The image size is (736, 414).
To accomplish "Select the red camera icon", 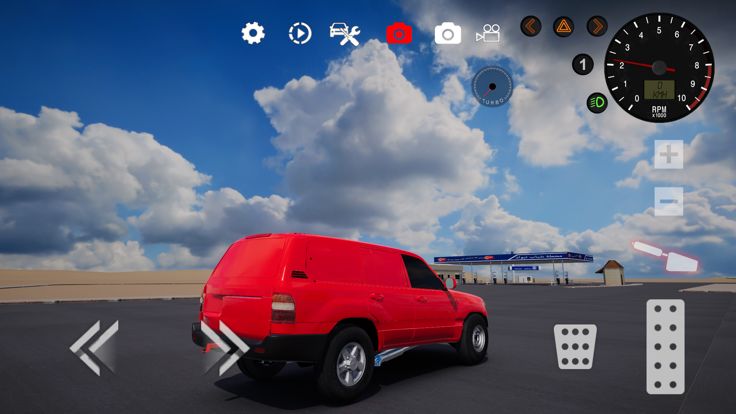I will 399,33.
